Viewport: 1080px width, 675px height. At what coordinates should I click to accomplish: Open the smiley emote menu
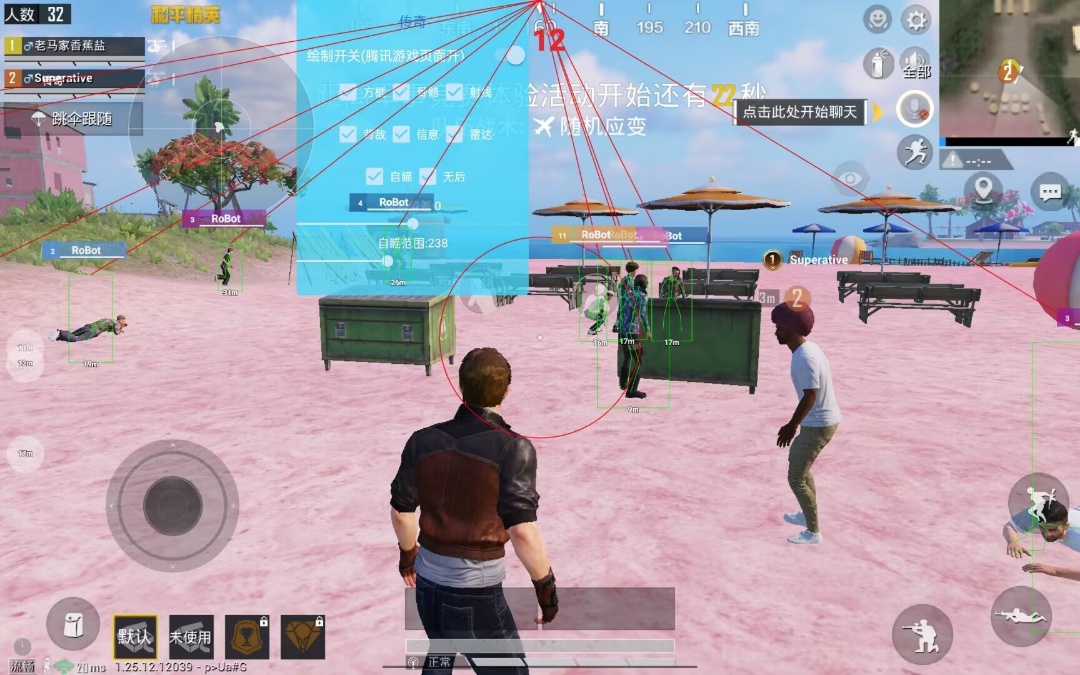(x=878, y=19)
